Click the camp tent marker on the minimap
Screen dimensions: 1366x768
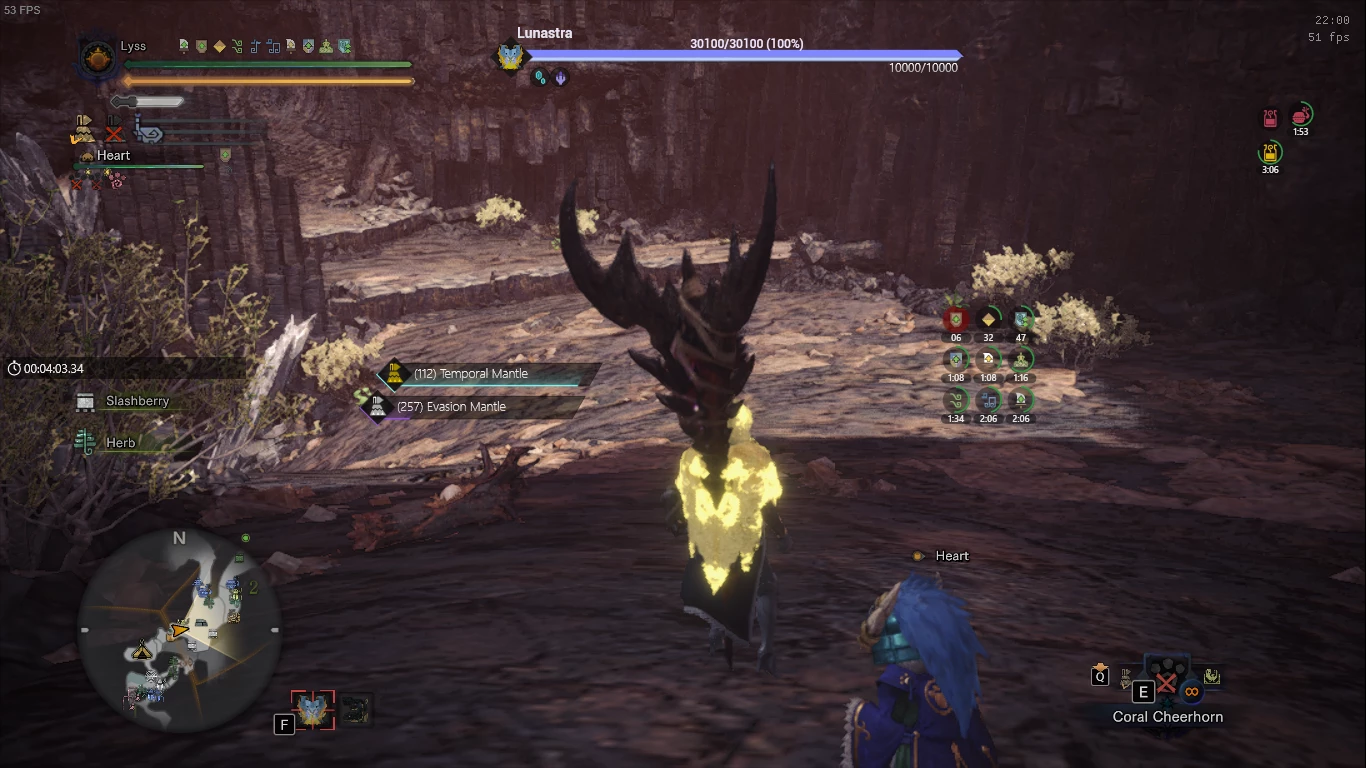click(x=142, y=650)
